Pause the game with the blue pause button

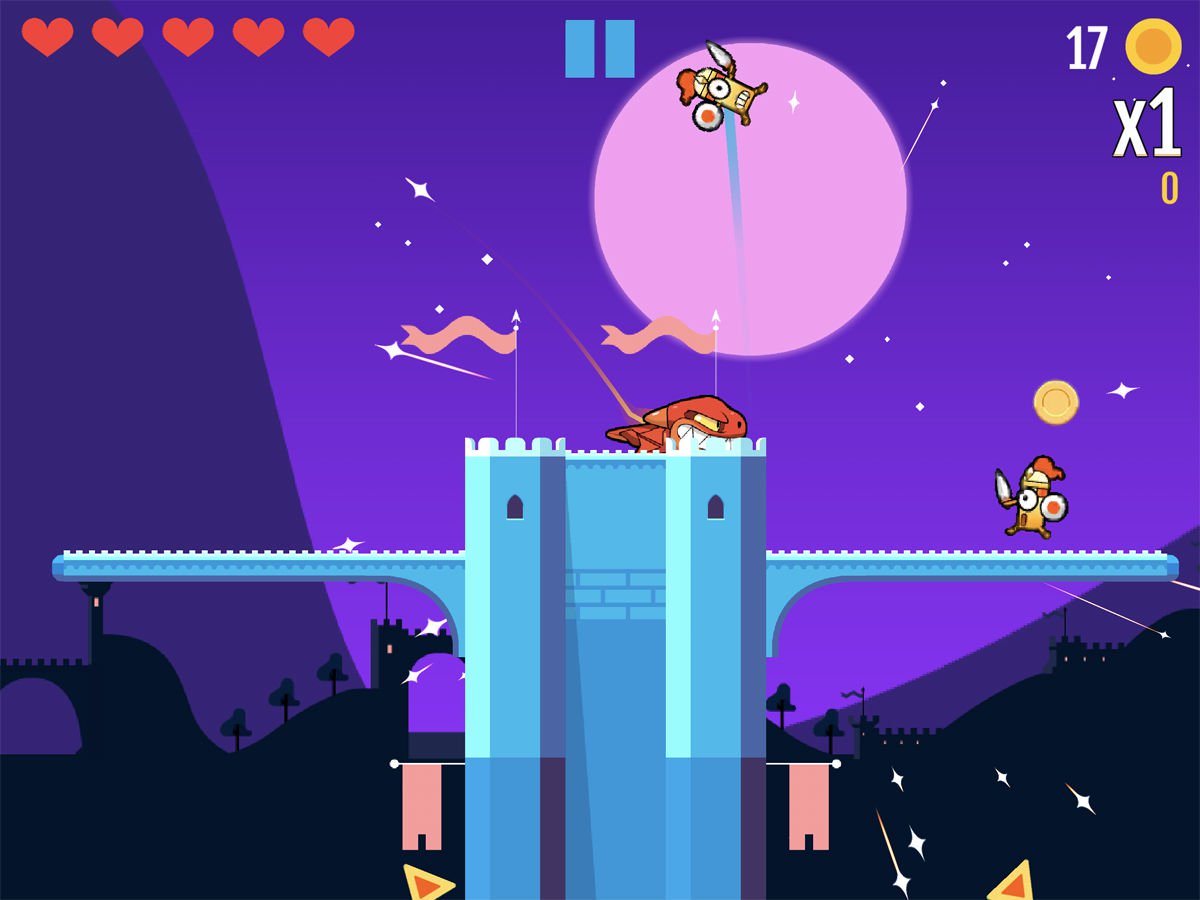click(599, 49)
